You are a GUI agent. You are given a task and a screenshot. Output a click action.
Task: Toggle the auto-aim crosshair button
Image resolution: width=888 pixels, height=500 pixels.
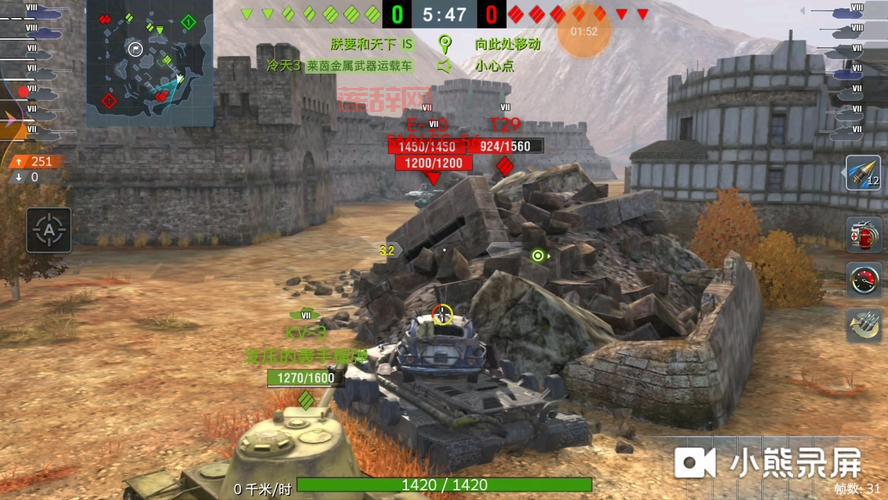[x=48, y=230]
